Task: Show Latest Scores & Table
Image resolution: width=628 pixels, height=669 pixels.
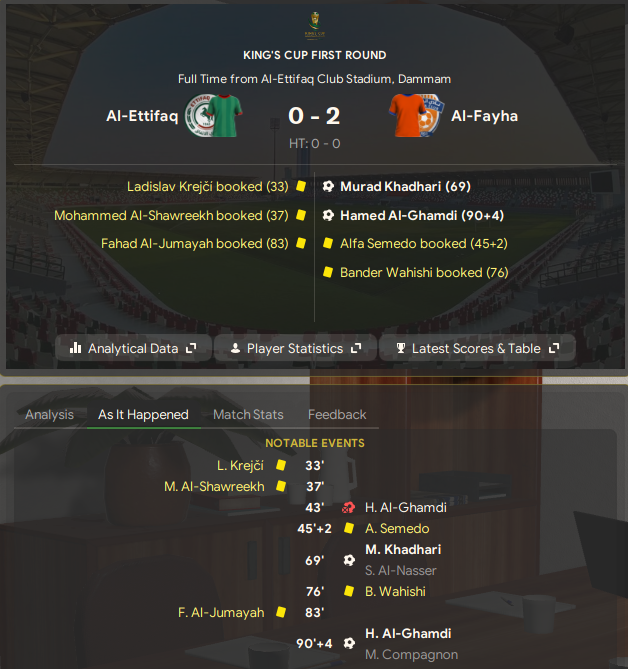Action: pyautogui.click(x=477, y=348)
